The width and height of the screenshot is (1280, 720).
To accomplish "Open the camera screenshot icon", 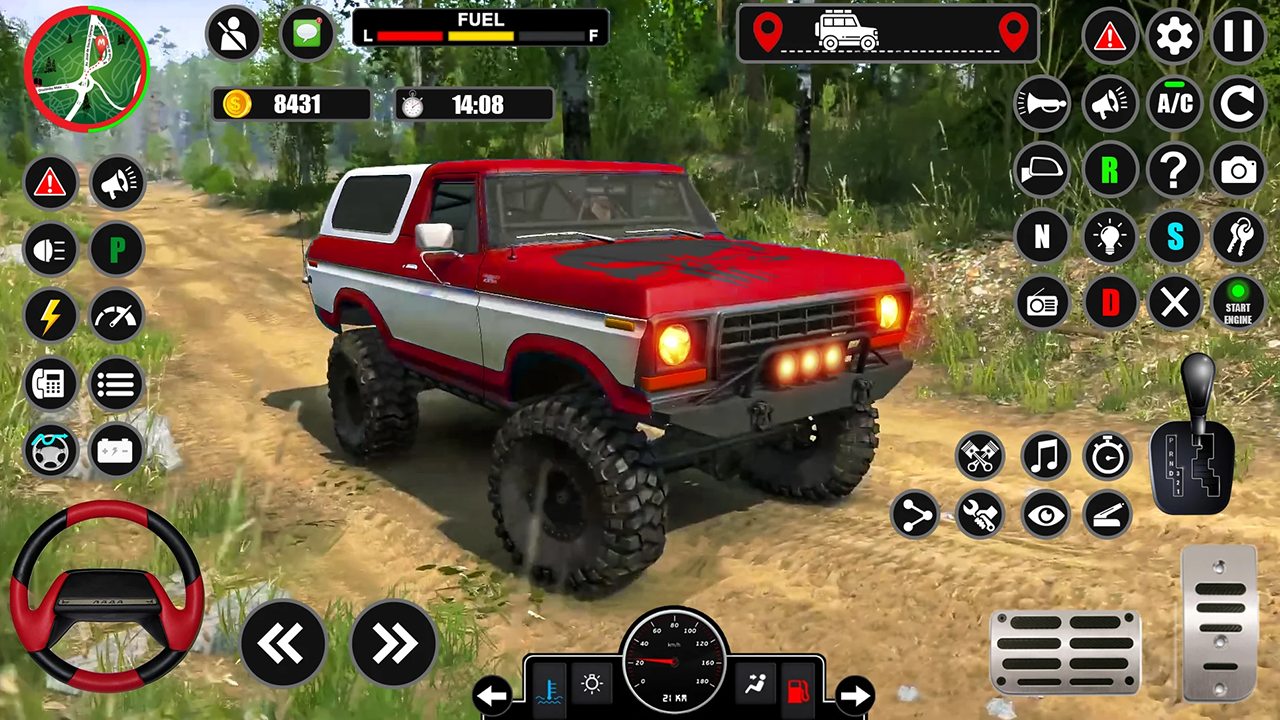I will point(1239,170).
